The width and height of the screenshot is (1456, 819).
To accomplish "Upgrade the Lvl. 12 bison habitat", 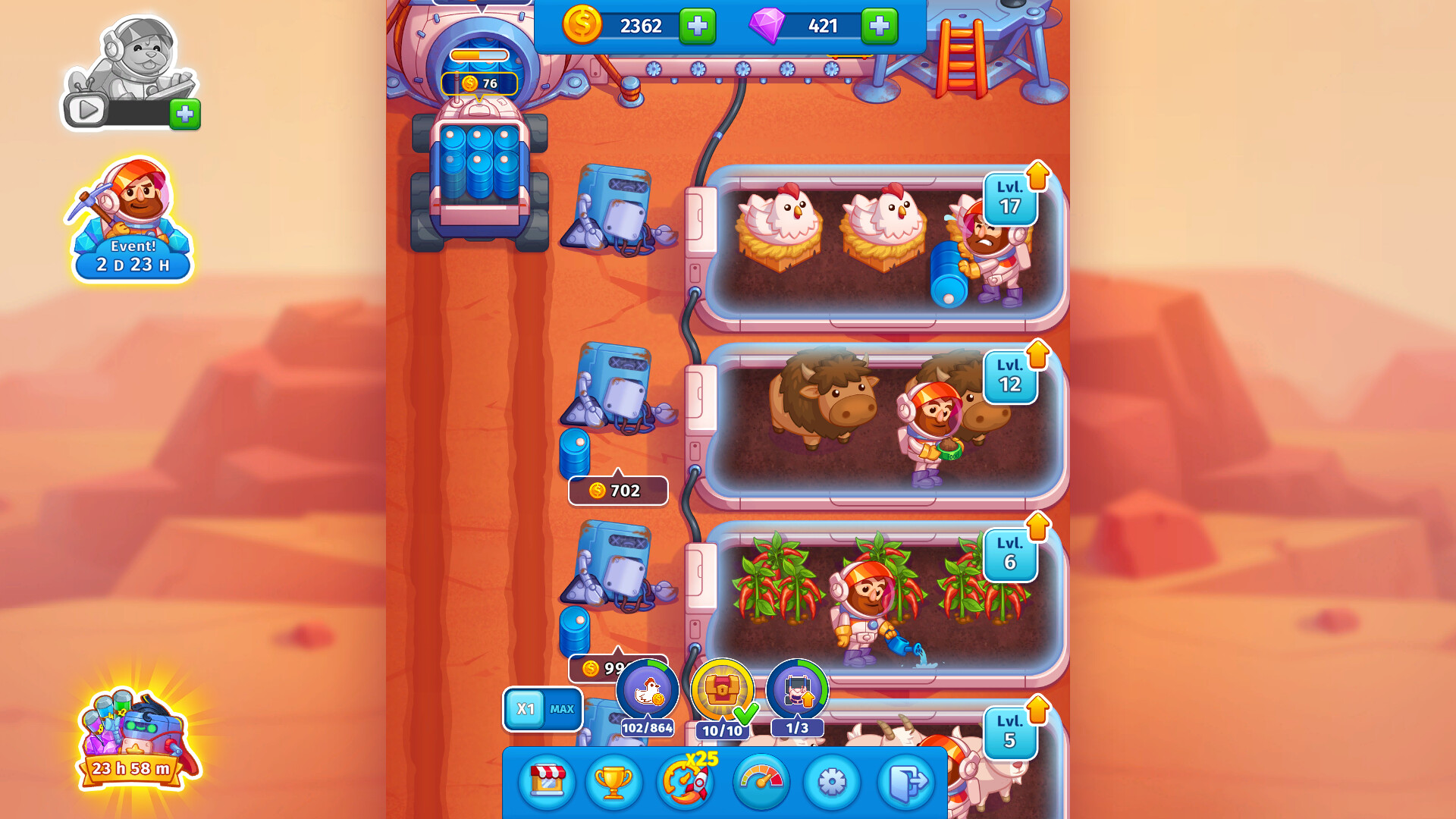I will (x=1012, y=377).
